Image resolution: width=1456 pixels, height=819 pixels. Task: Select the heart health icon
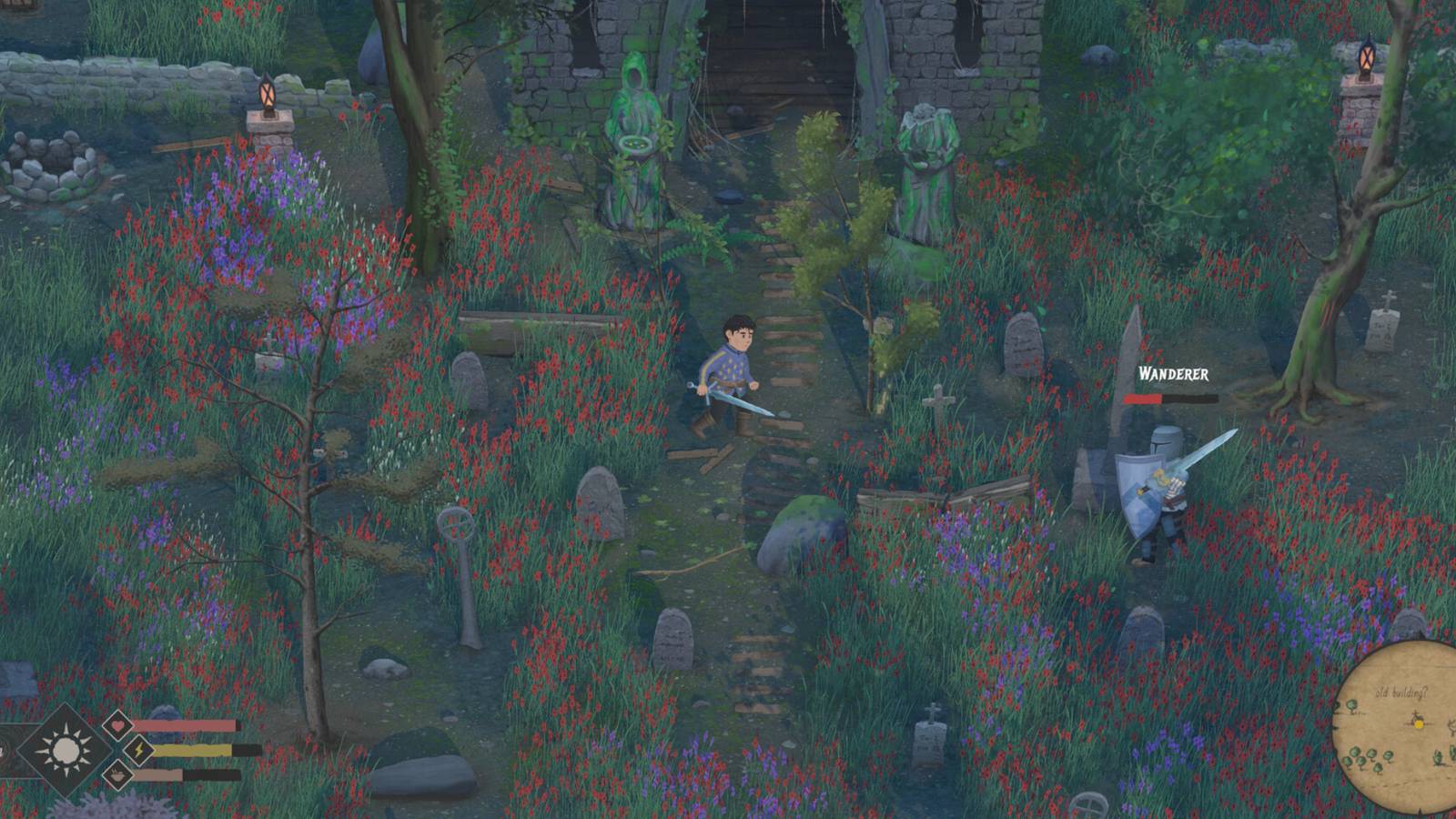tap(116, 724)
